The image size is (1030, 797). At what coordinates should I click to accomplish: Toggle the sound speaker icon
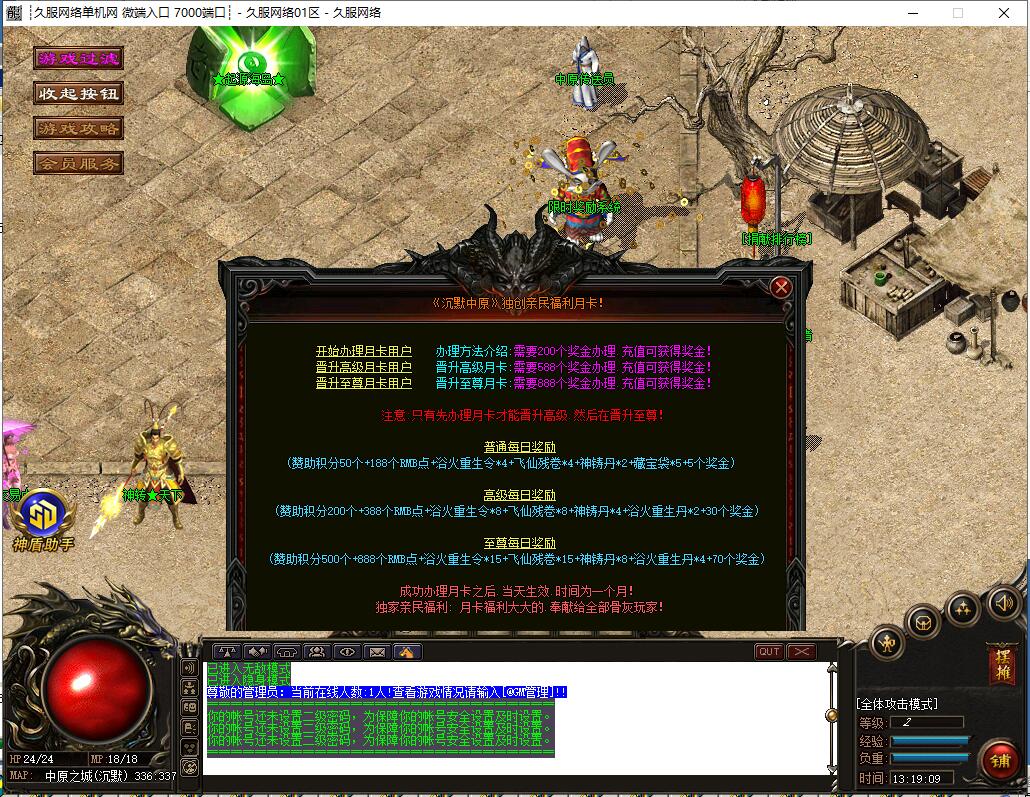coord(1003,602)
